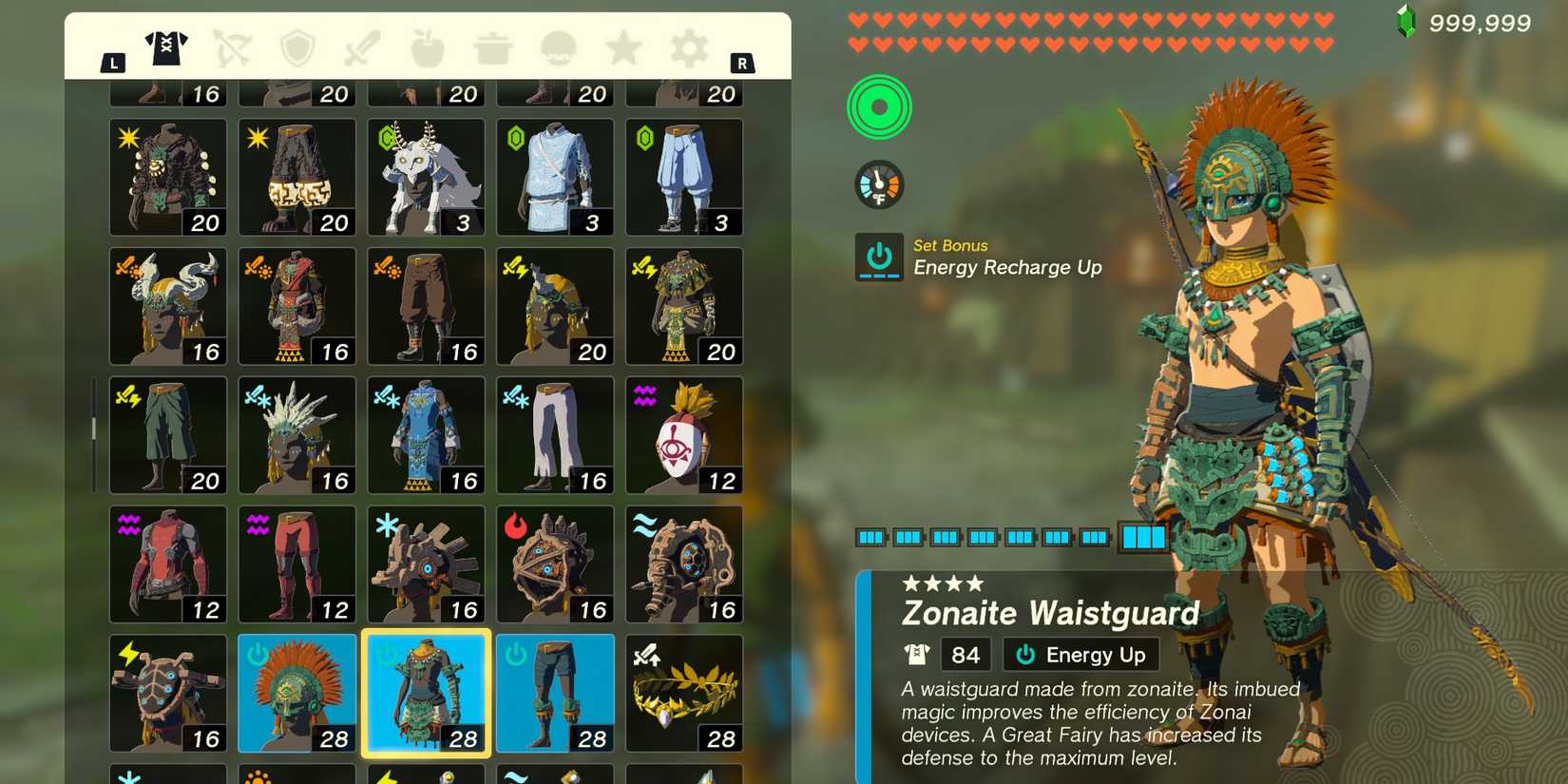Click the Energy Recharge Up set bonus icon
This screenshot has width=1568, height=784.
click(879, 256)
